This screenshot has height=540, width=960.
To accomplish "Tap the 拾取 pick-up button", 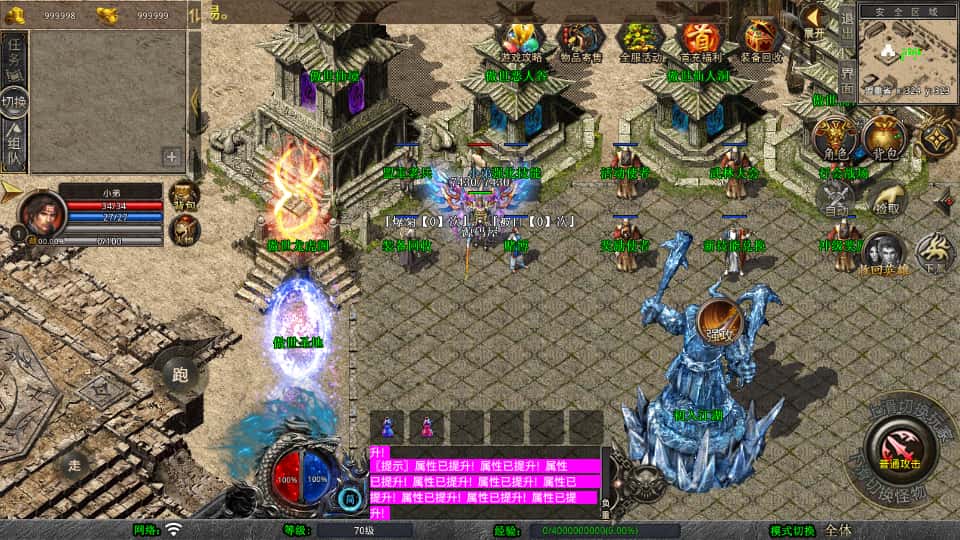I will coord(886,198).
